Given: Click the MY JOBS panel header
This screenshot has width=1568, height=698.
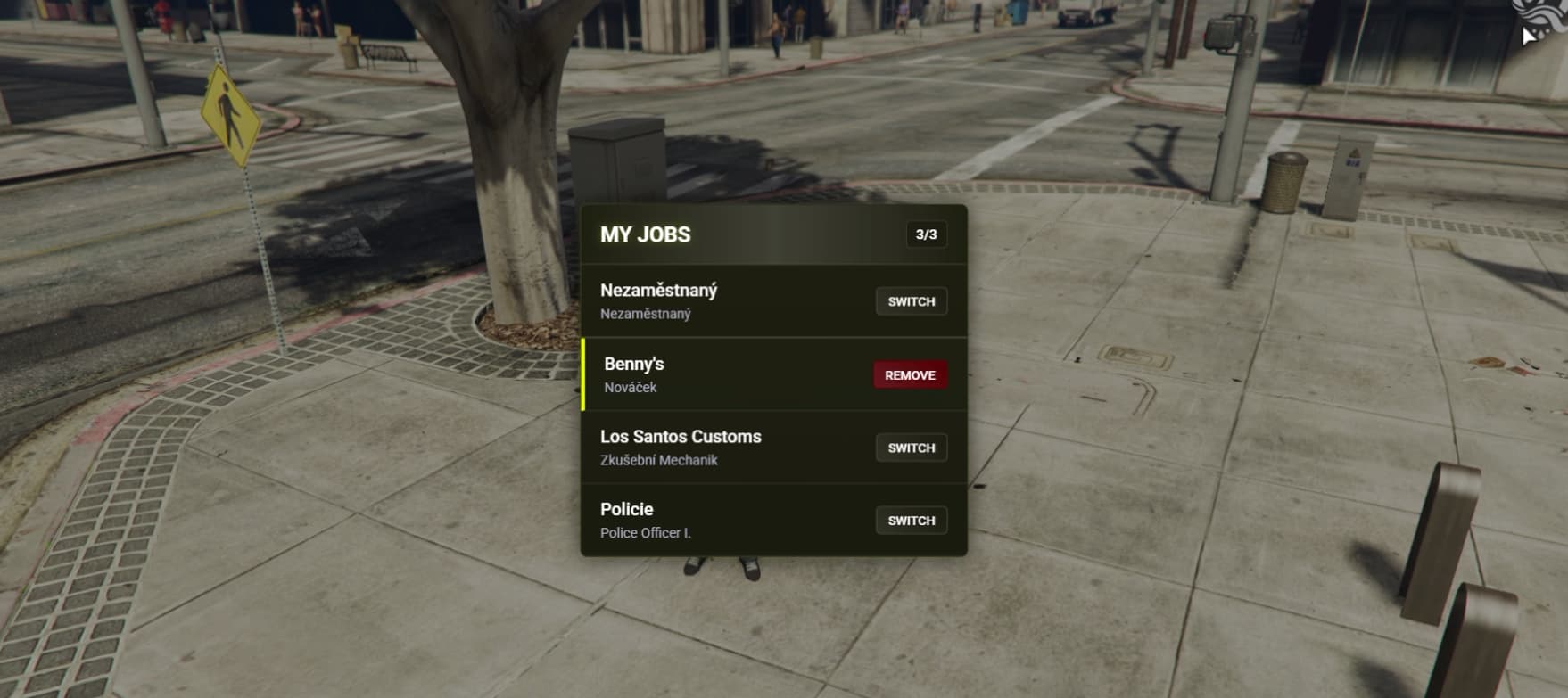Looking at the screenshot, I should [772, 234].
